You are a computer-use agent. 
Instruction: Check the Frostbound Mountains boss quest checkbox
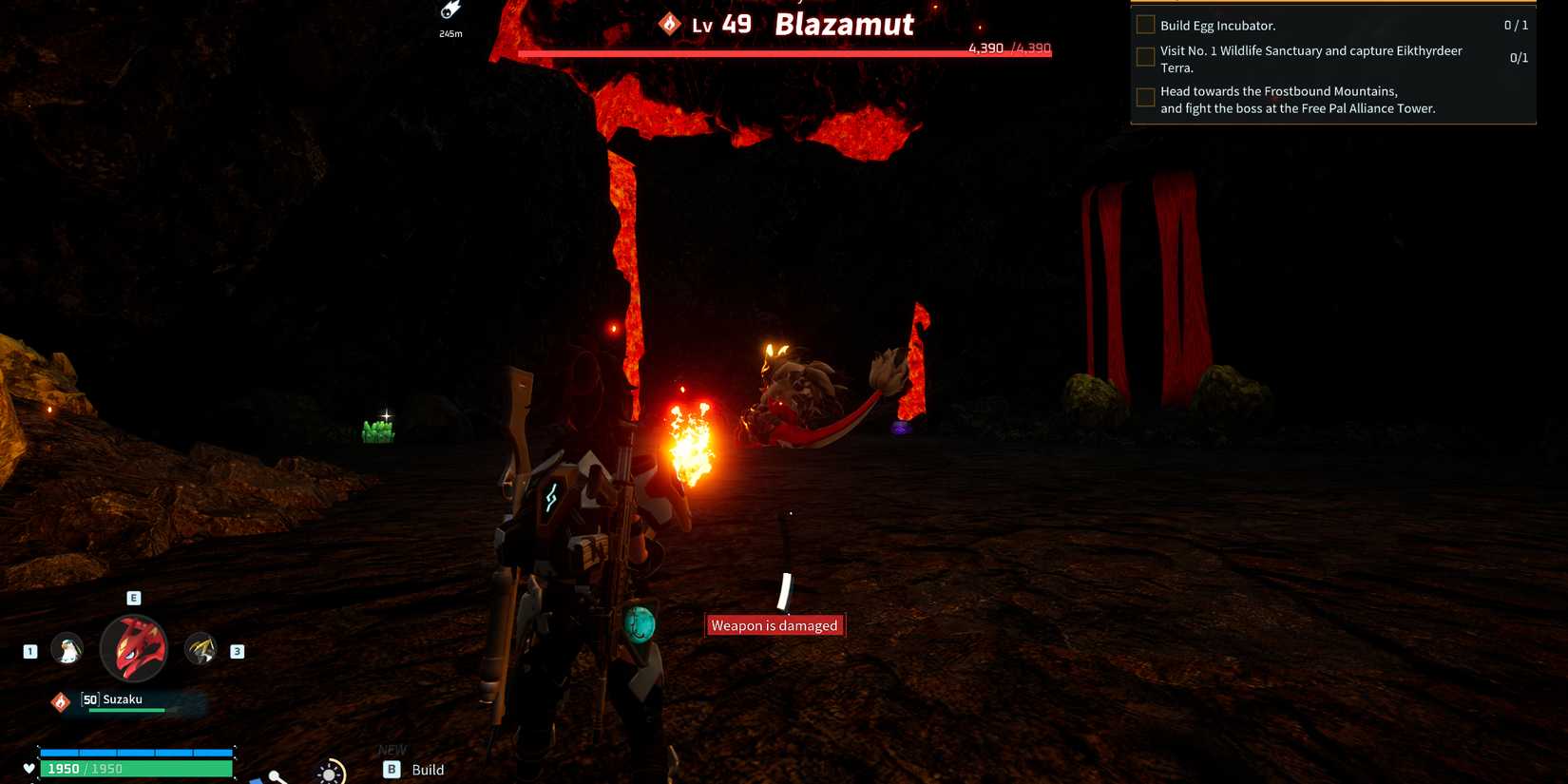coord(1145,98)
